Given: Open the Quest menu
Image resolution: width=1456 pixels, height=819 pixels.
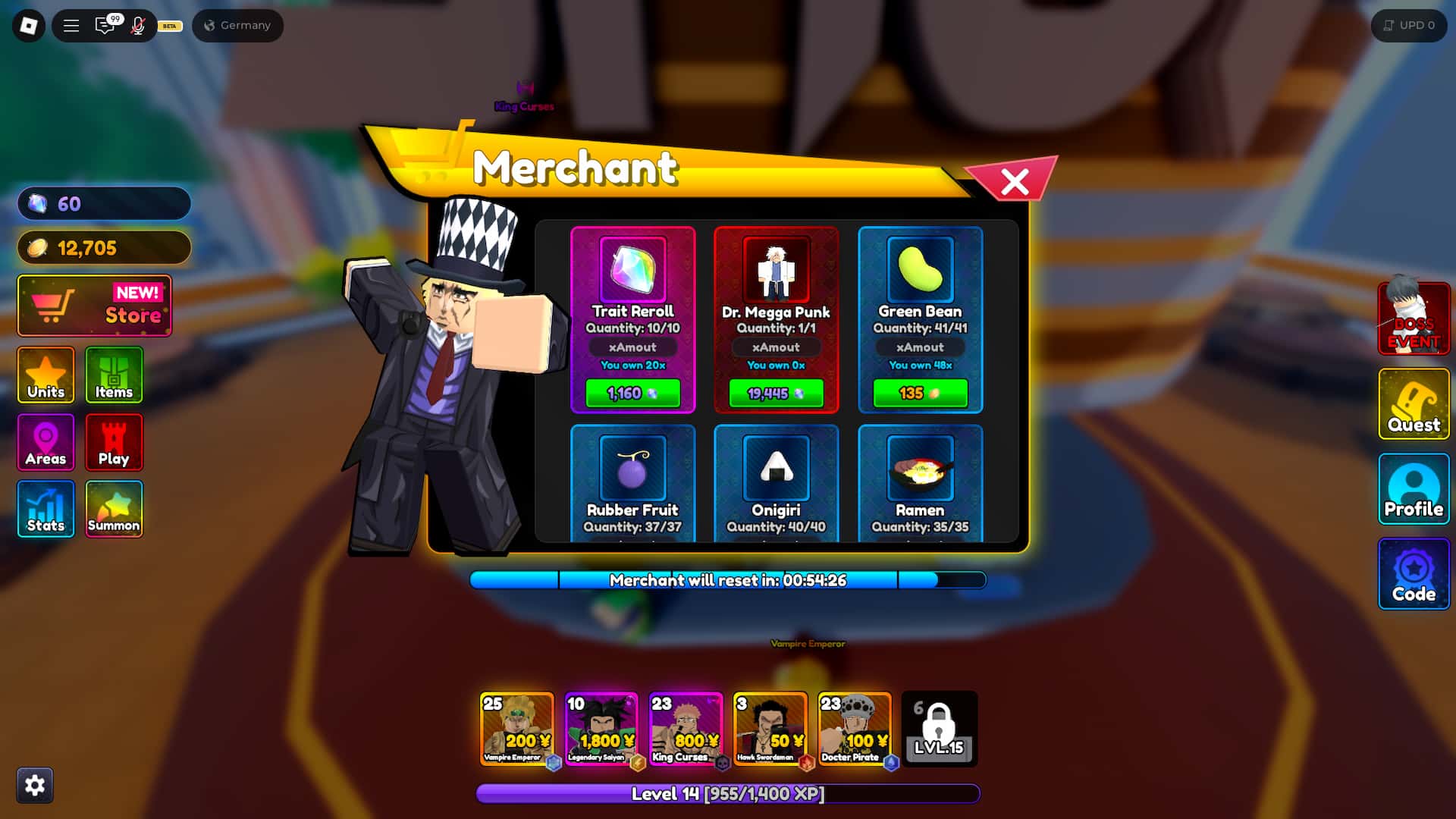Looking at the screenshot, I should pos(1414,404).
